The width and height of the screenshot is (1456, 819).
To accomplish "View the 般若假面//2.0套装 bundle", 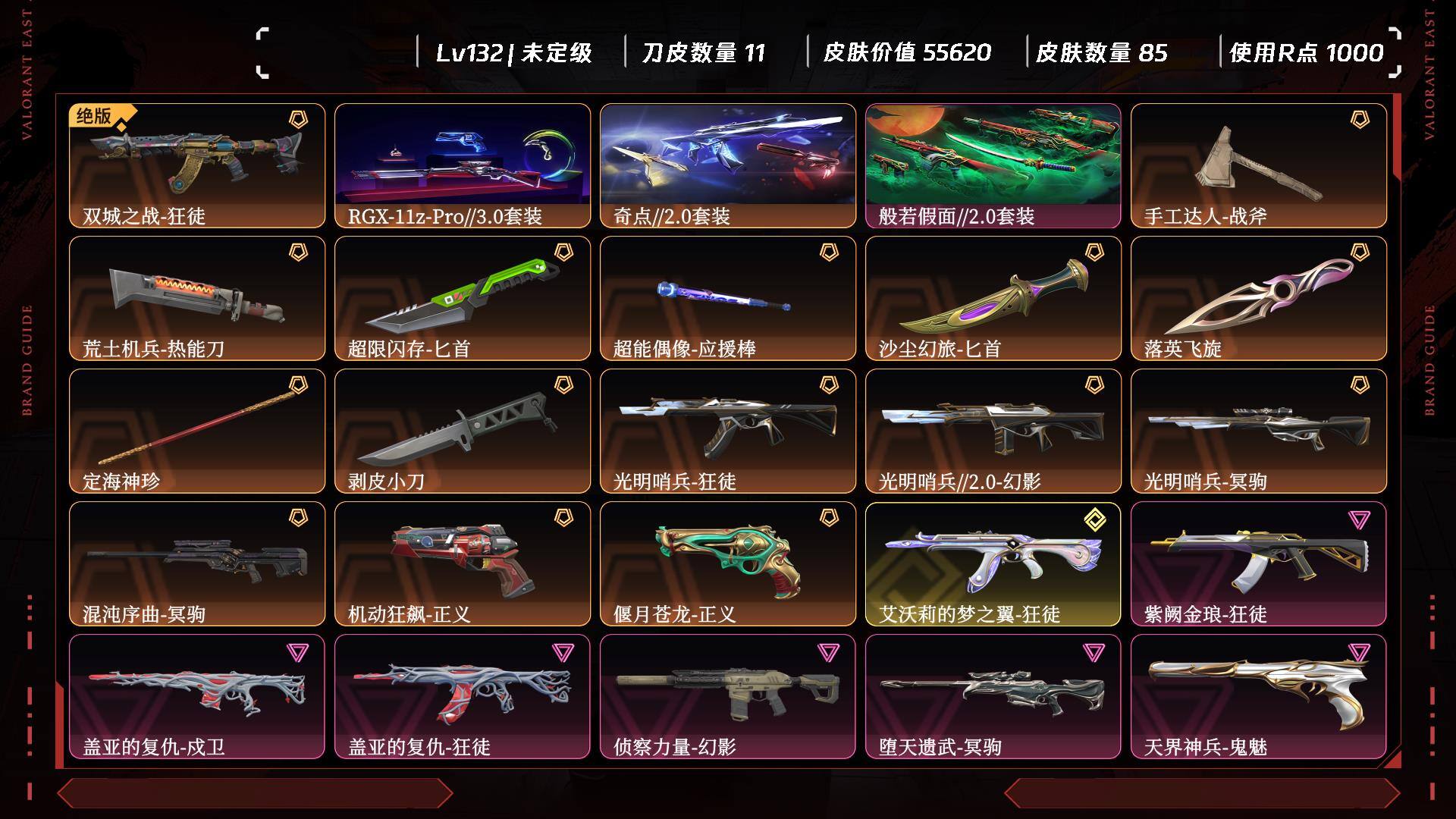I will (x=993, y=165).
